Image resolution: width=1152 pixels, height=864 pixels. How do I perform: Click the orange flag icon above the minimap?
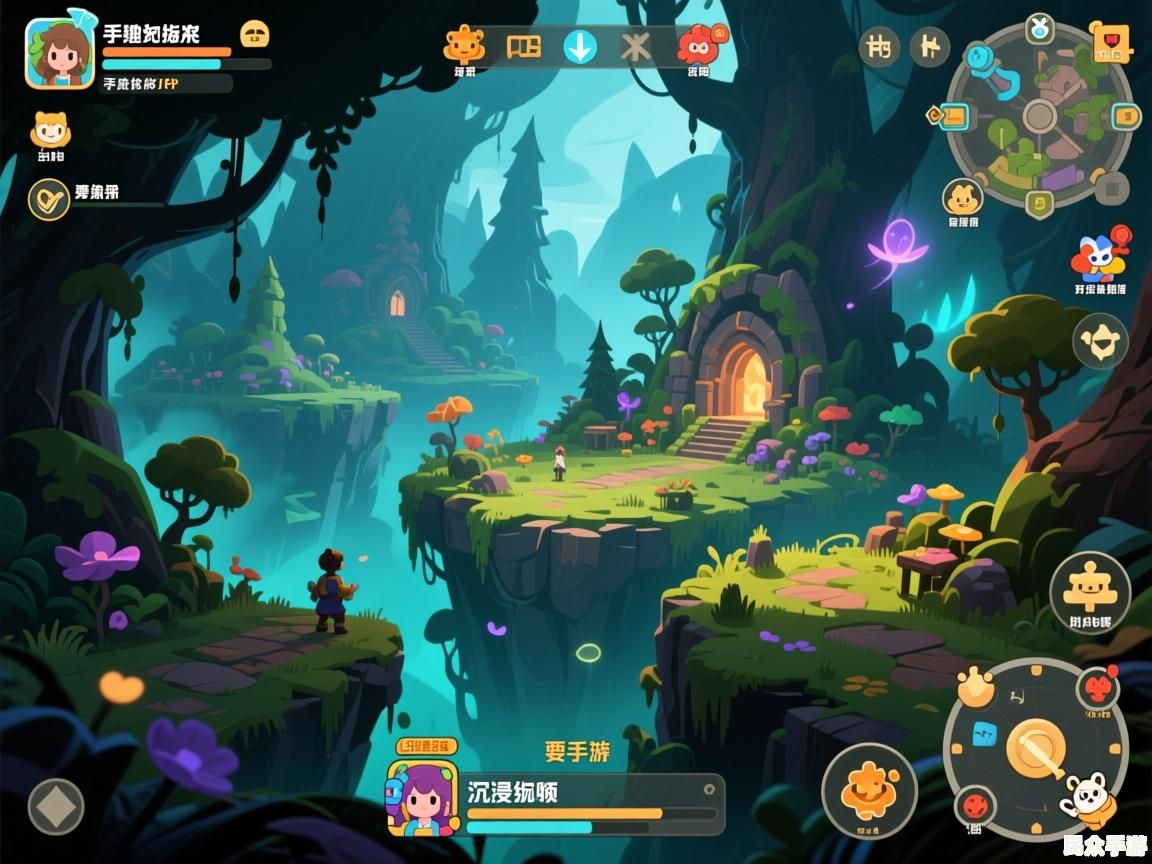point(1110,43)
